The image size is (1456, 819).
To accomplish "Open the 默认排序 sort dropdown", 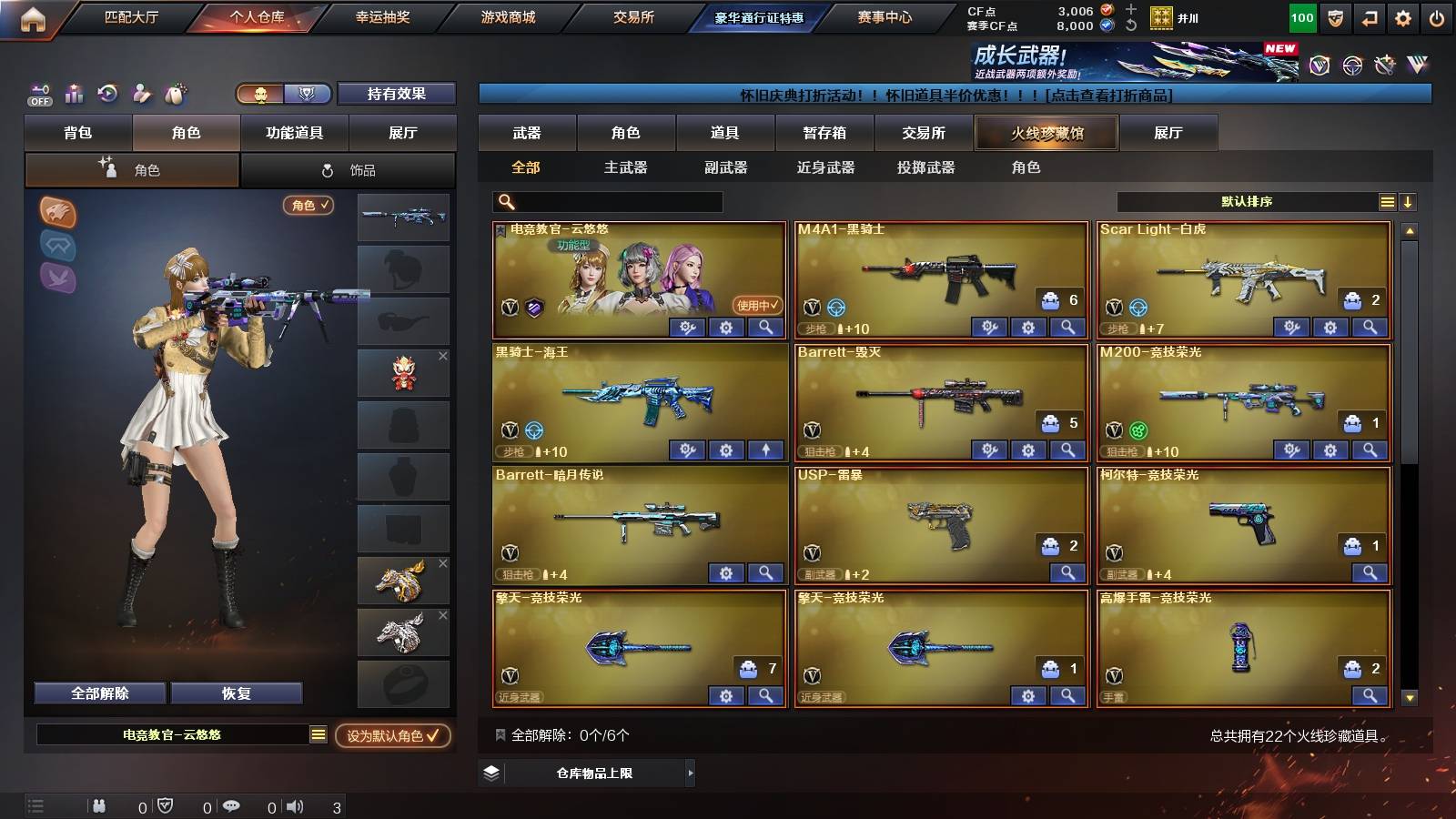I will [x=1247, y=202].
